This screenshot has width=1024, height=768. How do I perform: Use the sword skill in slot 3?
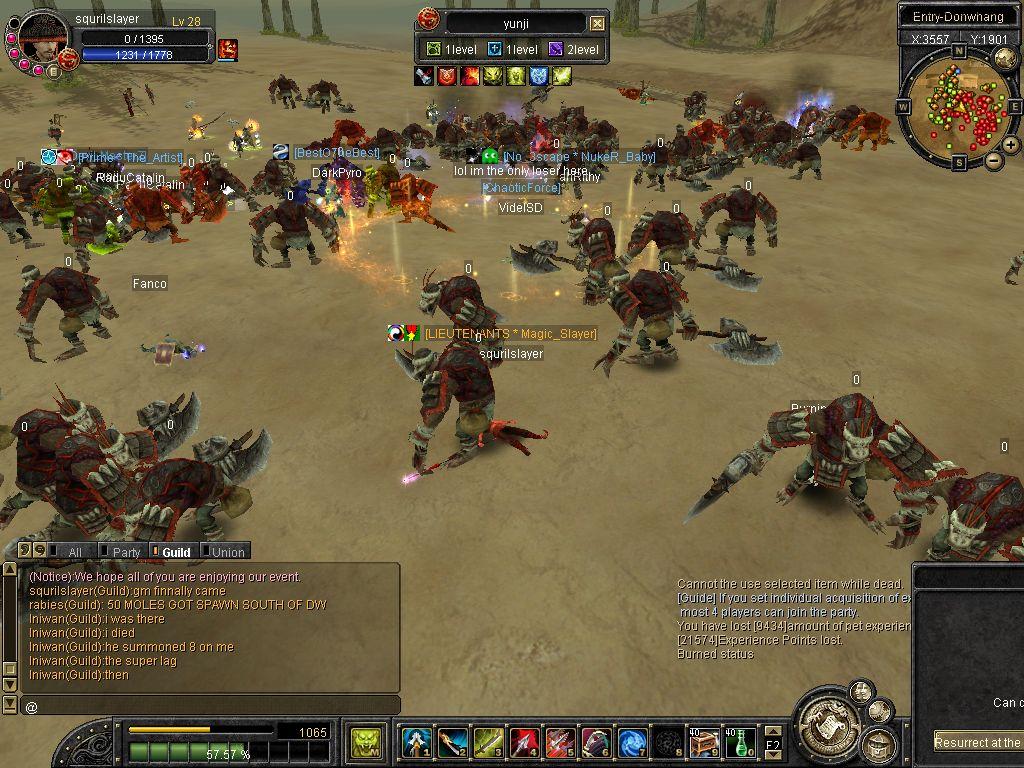click(x=489, y=742)
